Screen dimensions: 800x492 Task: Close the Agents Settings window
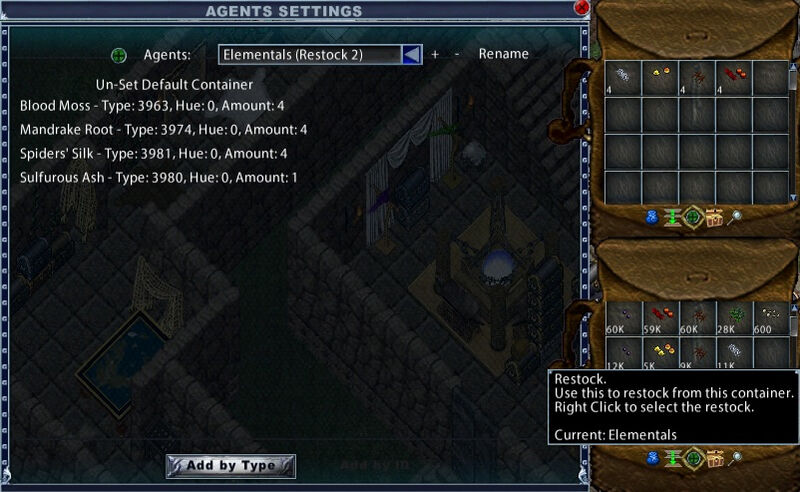[x=582, y=6]
